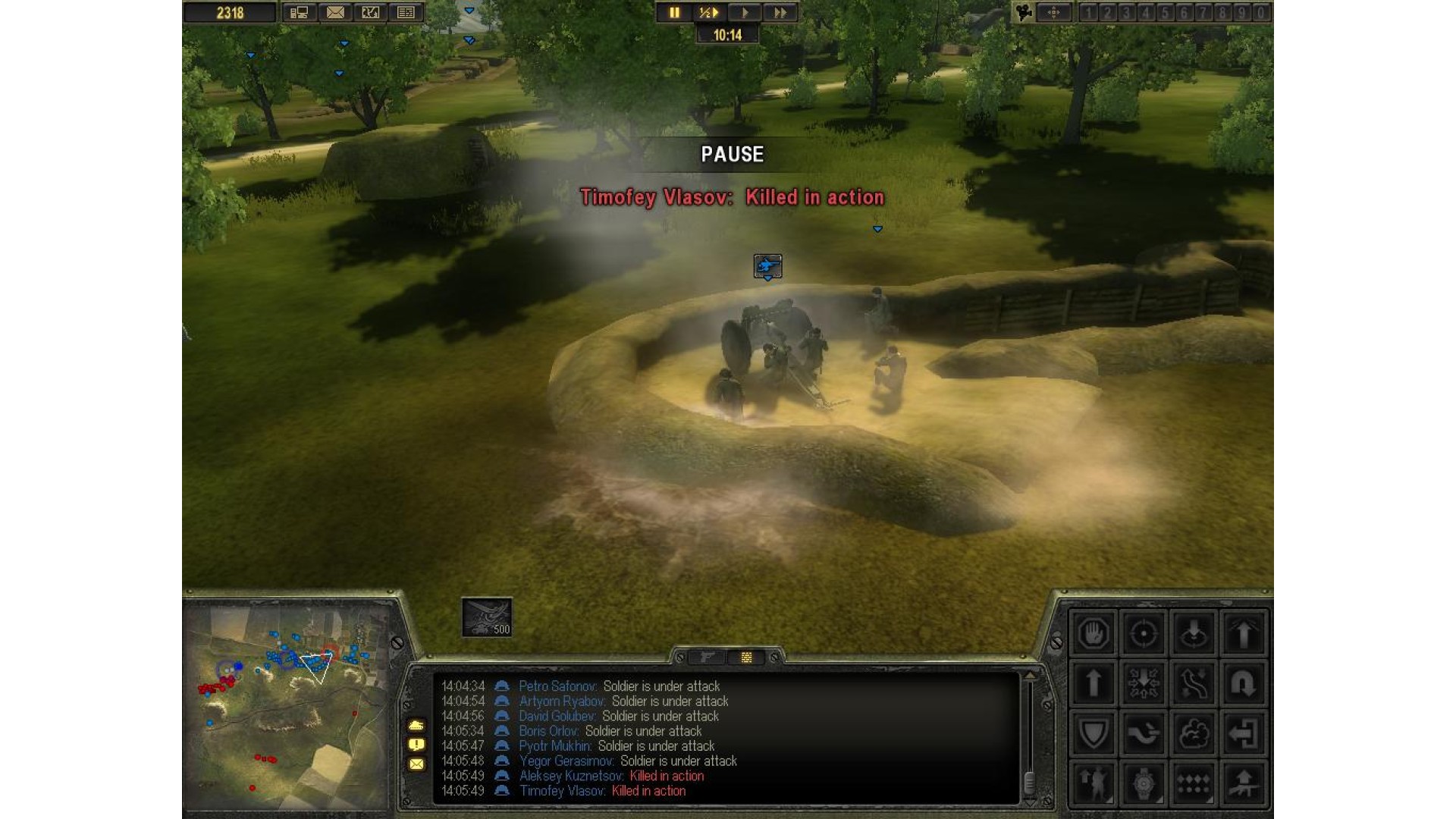The width and height of the screenshot is (1456, 819).
Task: Click the pause button in the speed controls
Action: (673, 13)
